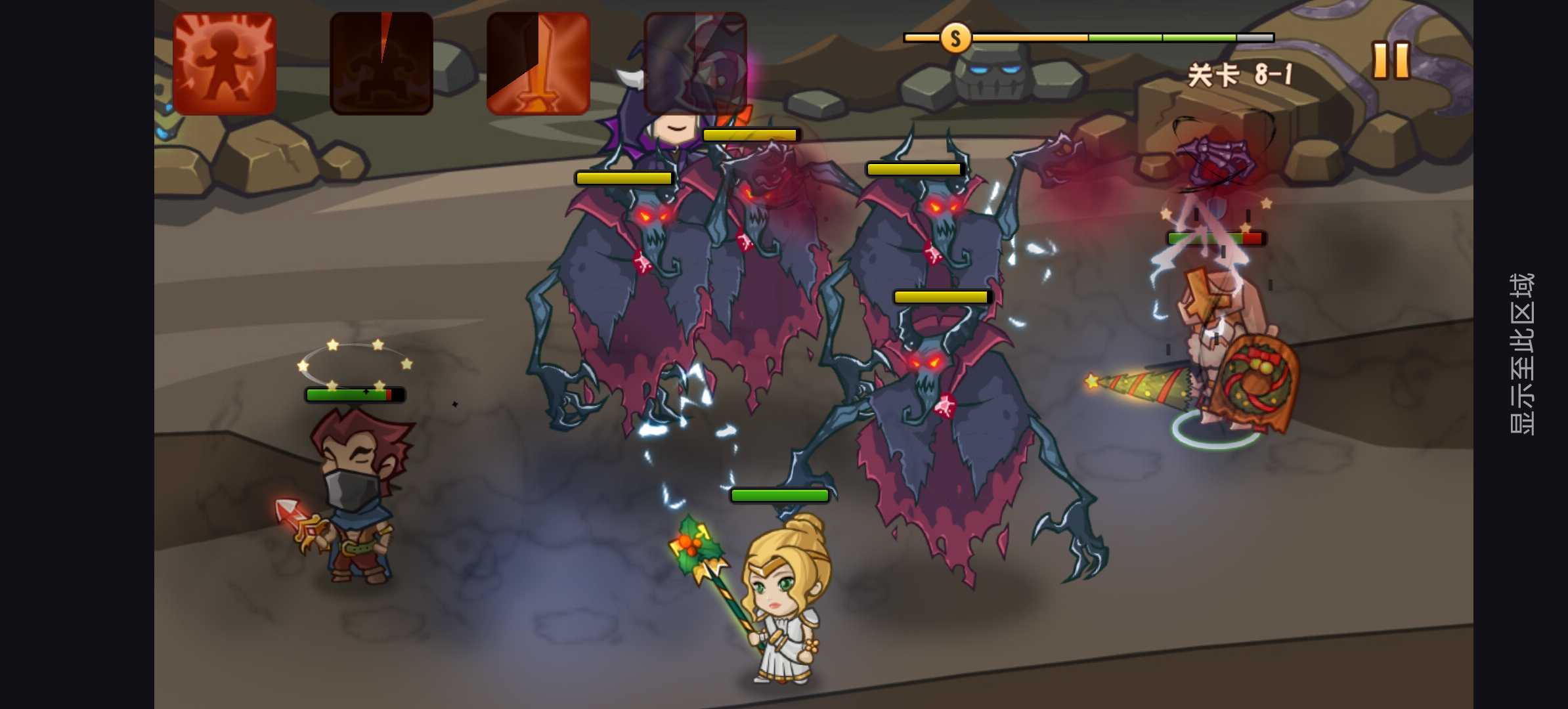
Task: Select the darkened red skill on cooldown
Action: pyautogui.click(x=381, y=64)
